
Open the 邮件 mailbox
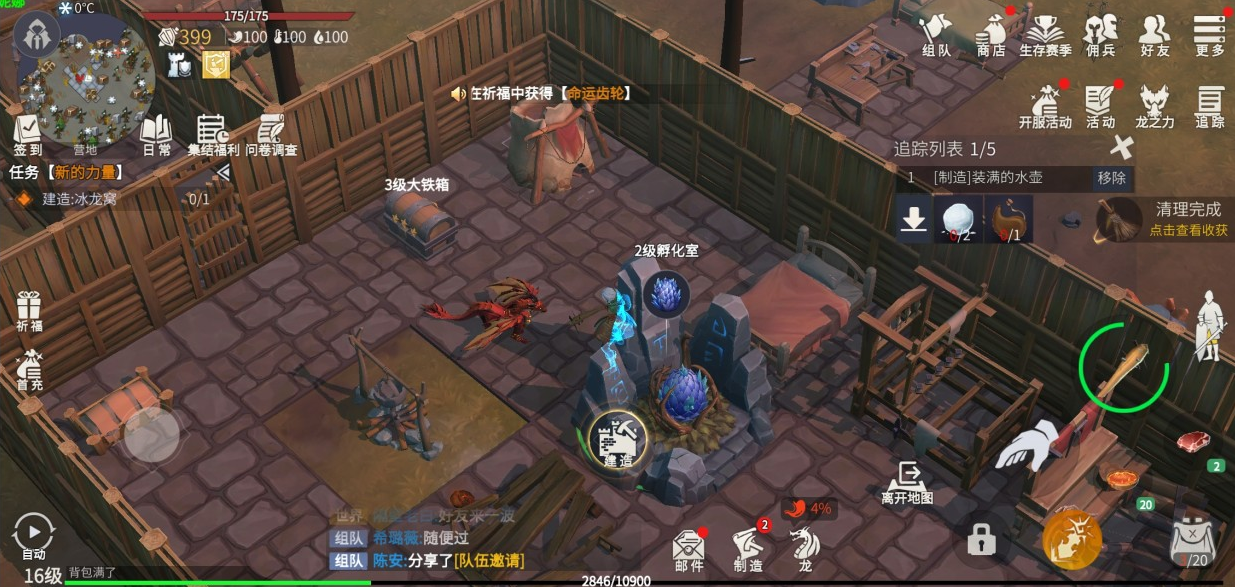point(688,548)
